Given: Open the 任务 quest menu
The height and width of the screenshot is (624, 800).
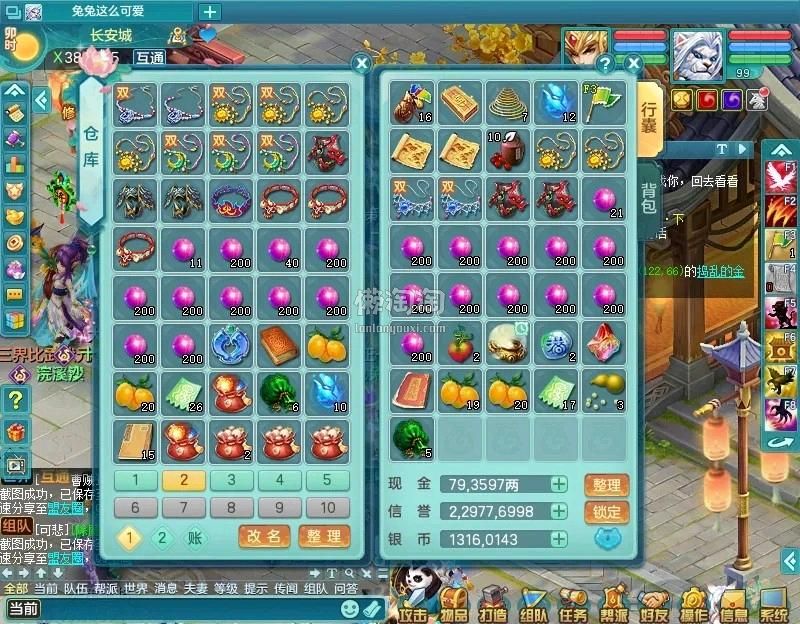Looking at the screenshot, I should [x=573, y=603].
